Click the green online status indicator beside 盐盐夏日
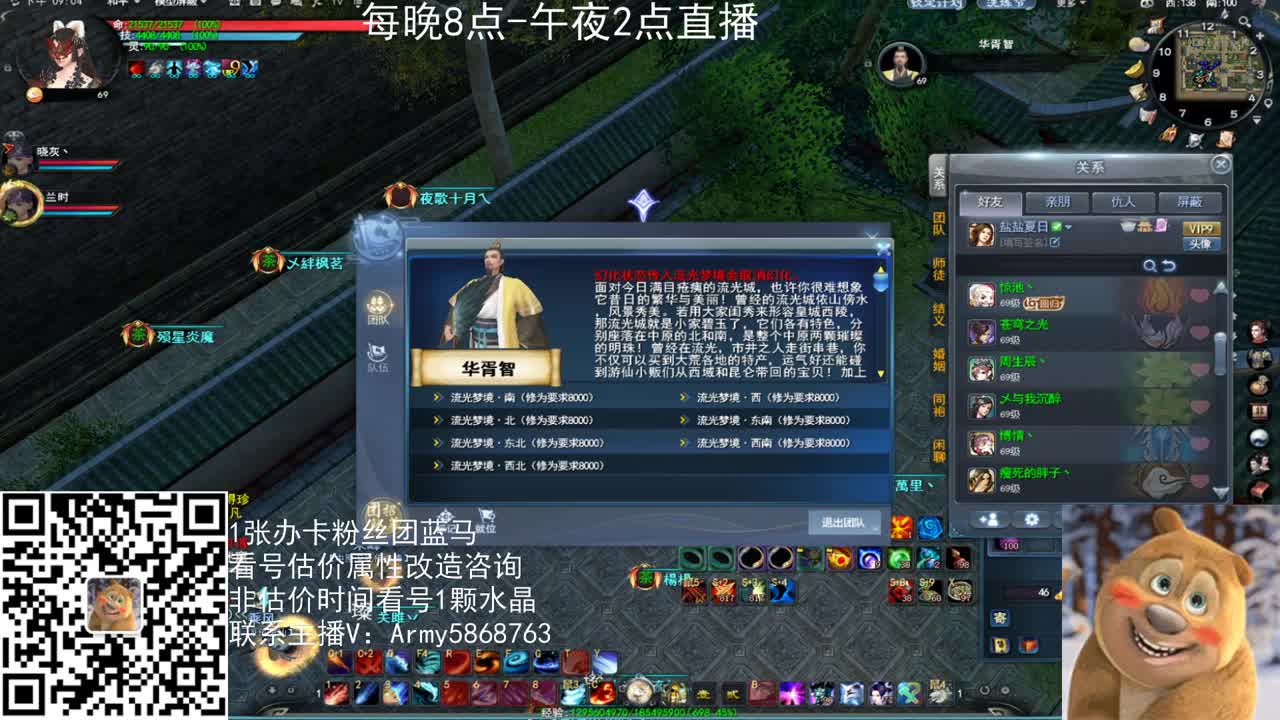The width and height of the screenshot is (1280, 720). point(1057,228)
